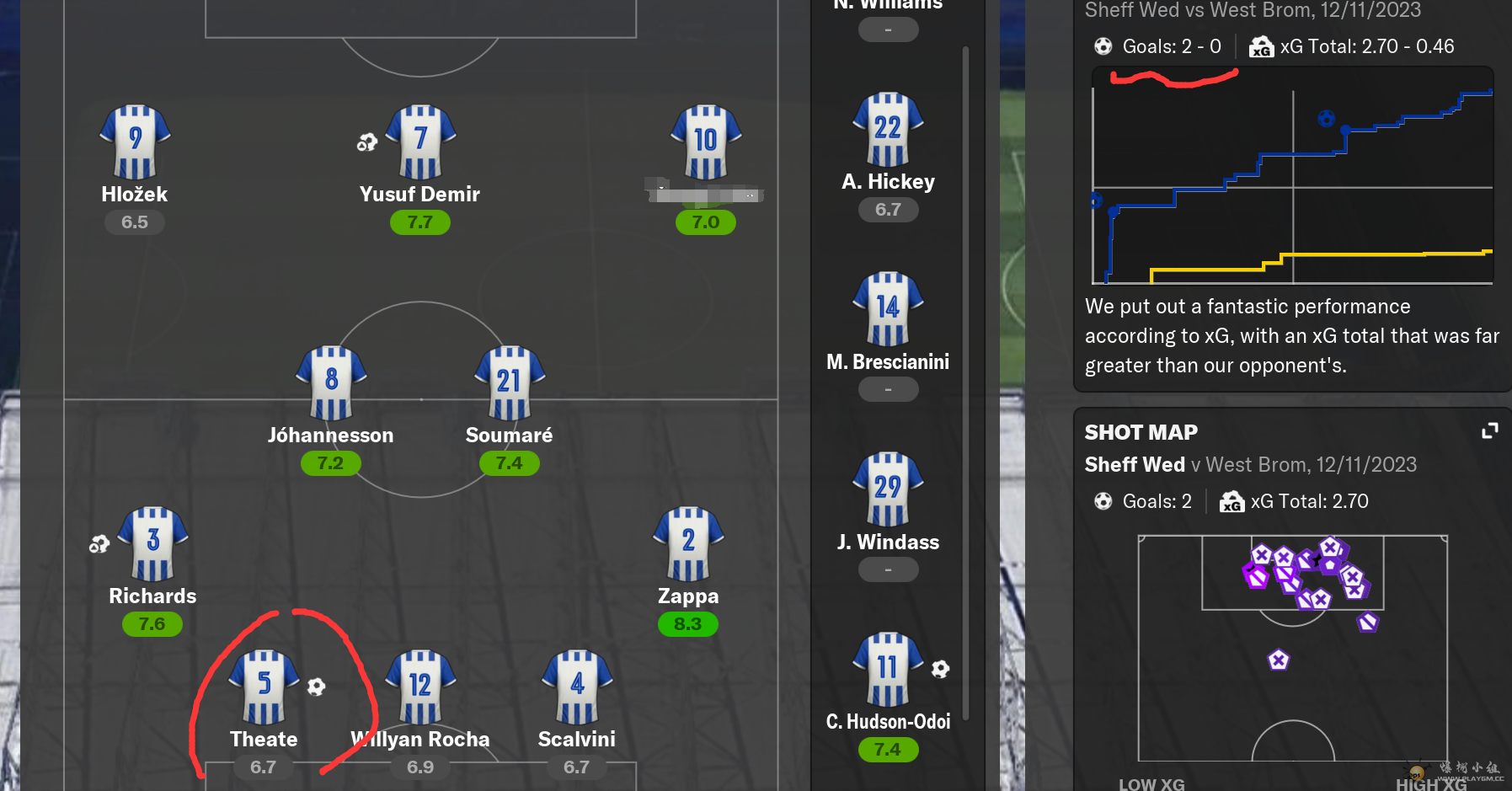The width and height of the screenshot is (1512, 791).
Task: Click the substitutes list scrollbar
Action: click(x=965, y=379)
